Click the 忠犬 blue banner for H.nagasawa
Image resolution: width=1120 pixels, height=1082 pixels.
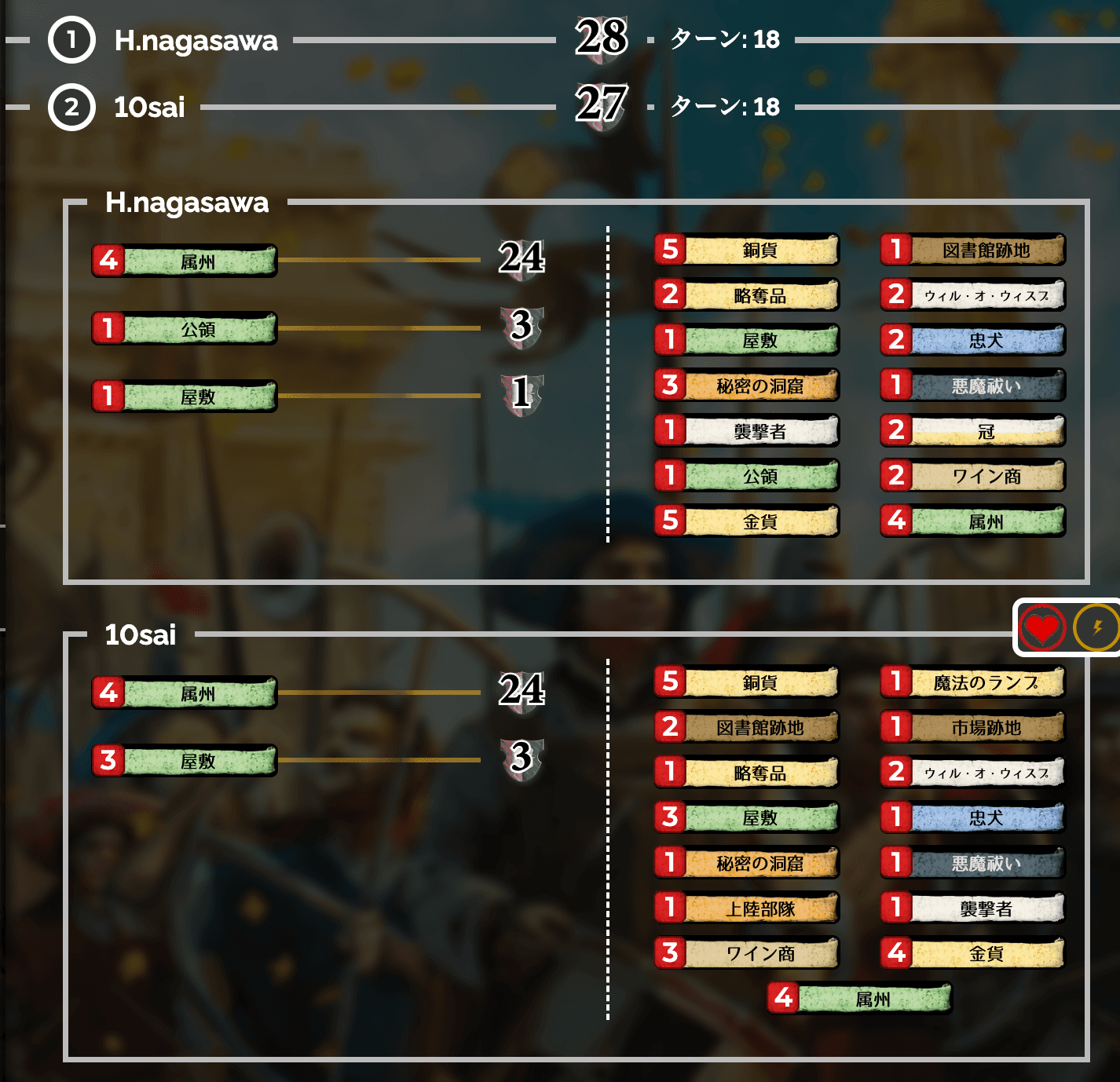973,341
